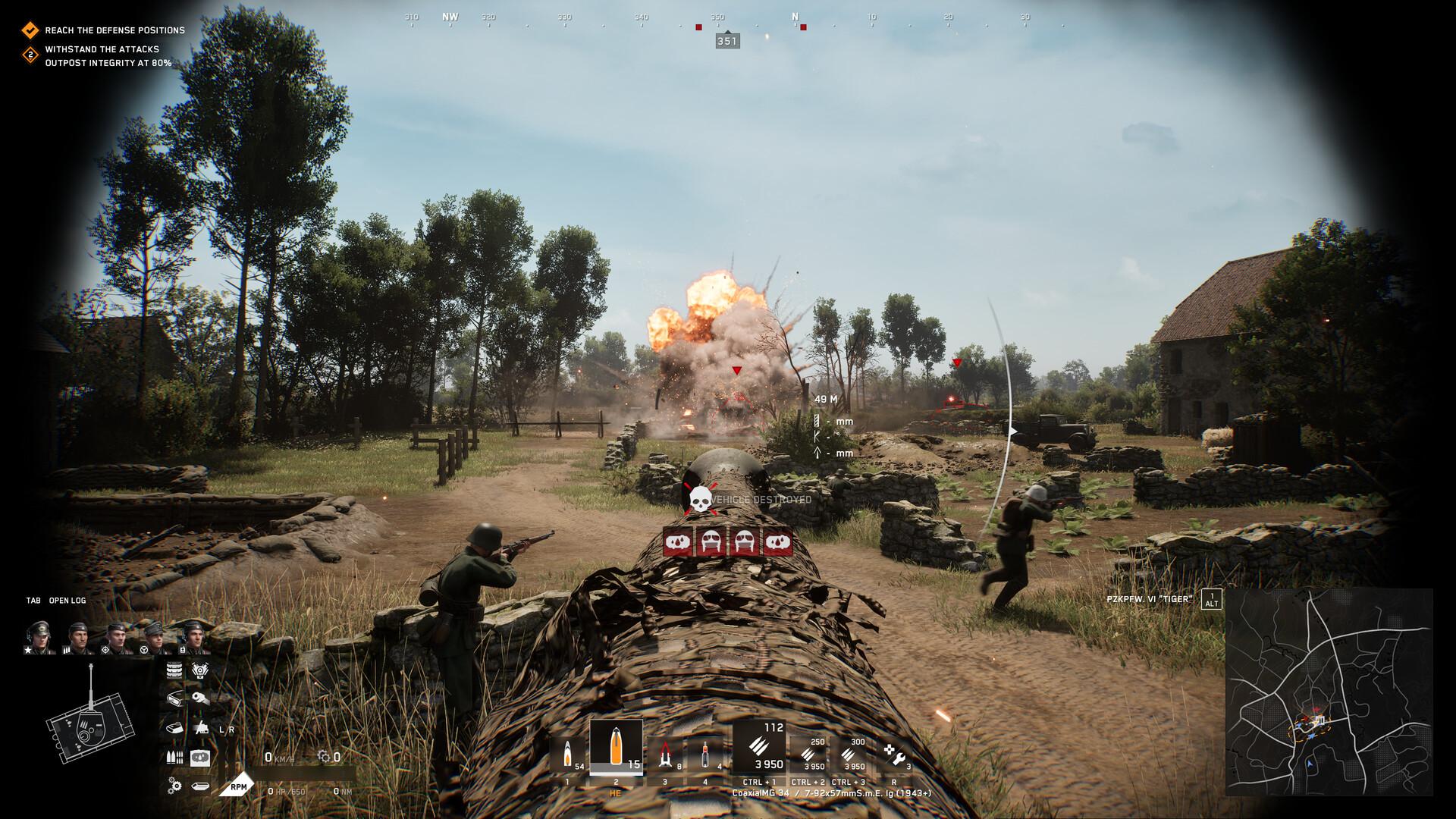The image size is (1456, 819).
Task: Select the engine status icon
Action: (199, 669)
